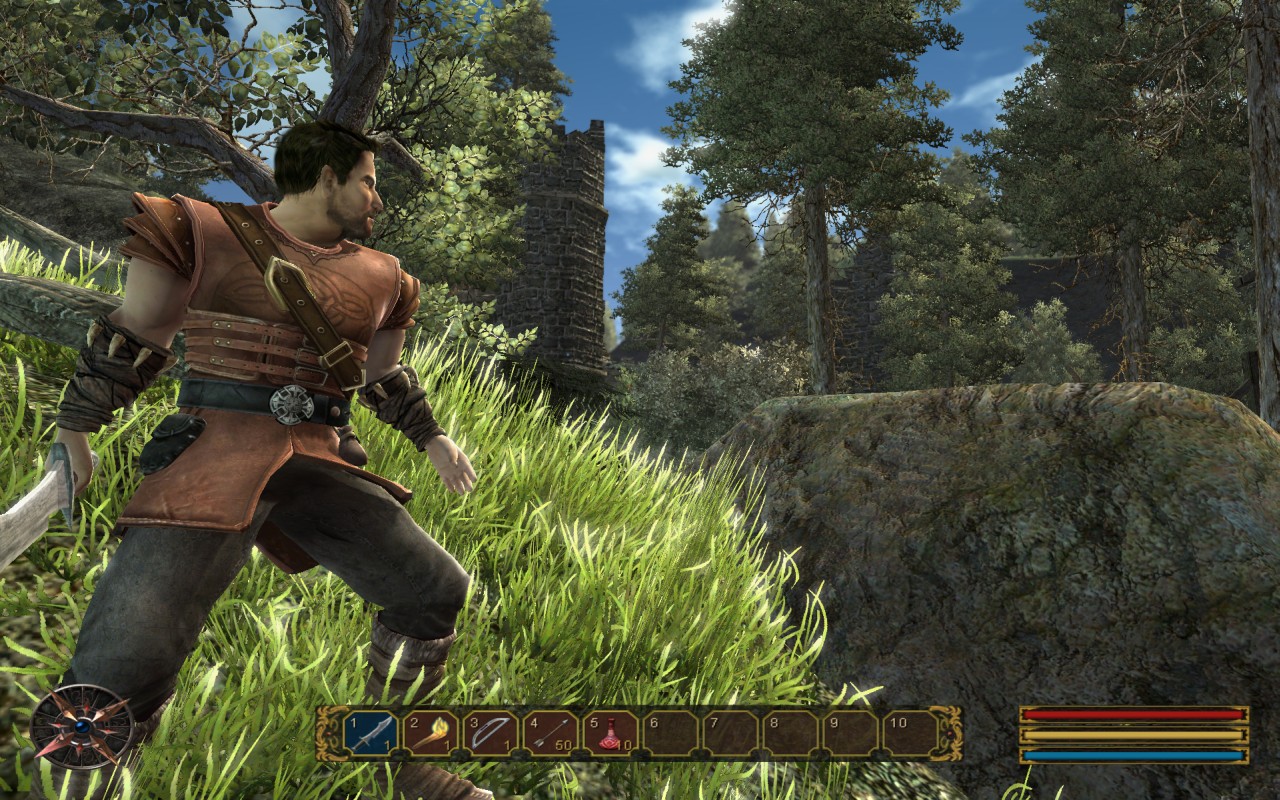Select the arrows slot showing 50

[x=551, y=734]
